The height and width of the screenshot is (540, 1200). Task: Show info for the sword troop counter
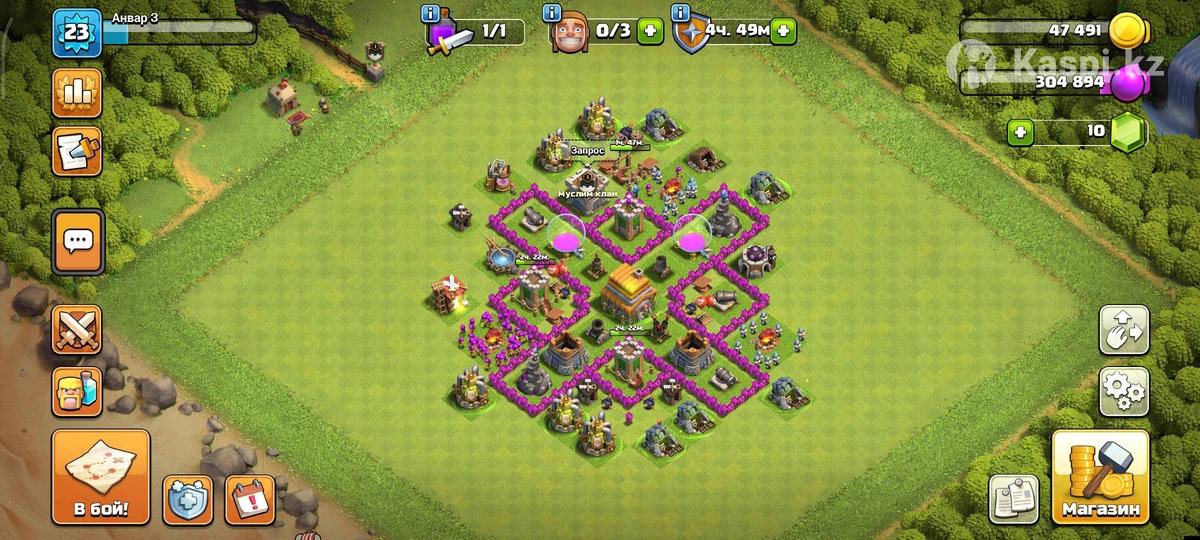(x=431, y=13)
